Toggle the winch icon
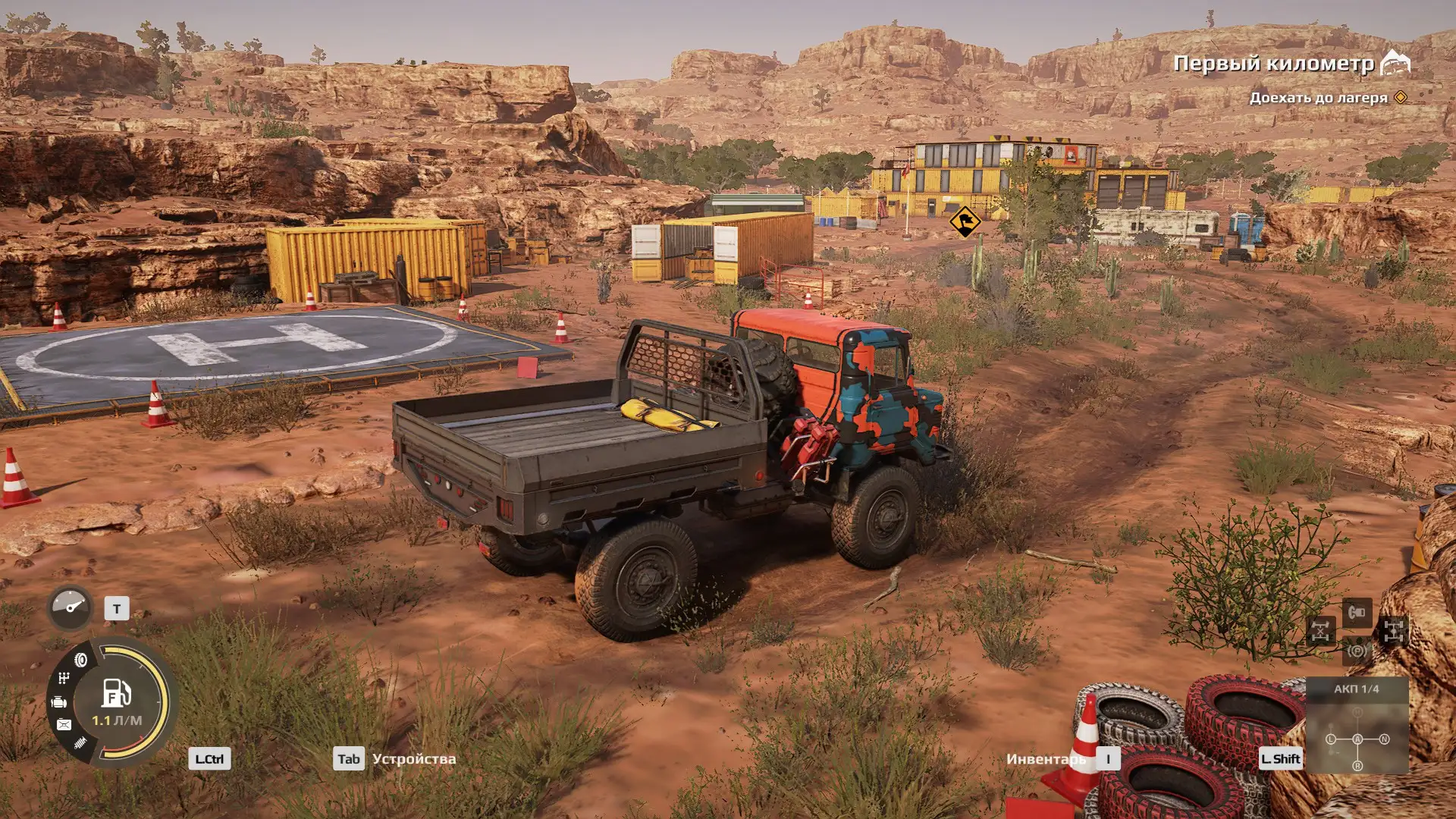This screenshot has height=819, width=1456. 1357,612
